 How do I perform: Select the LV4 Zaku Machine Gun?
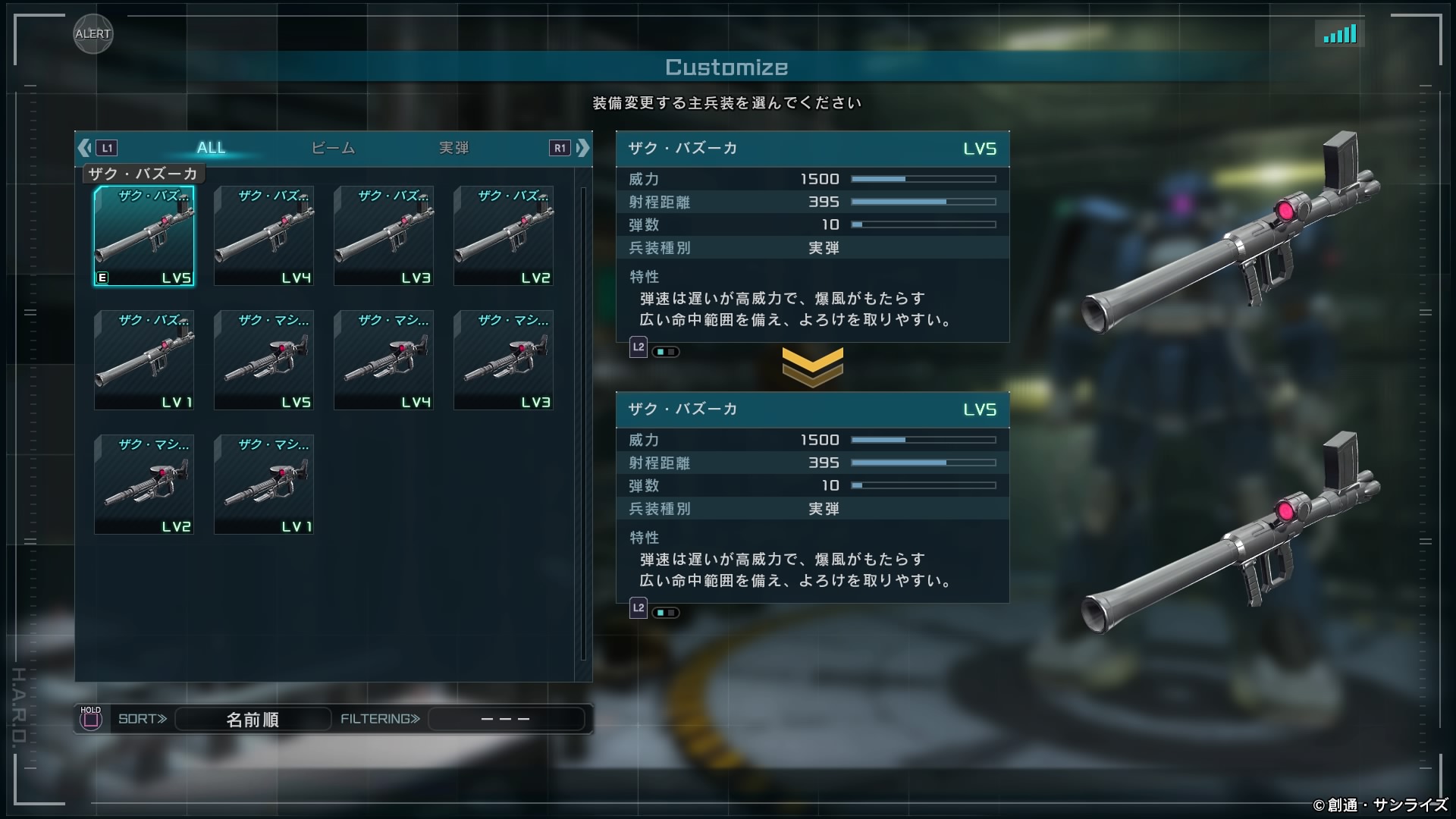click(384, 360)
